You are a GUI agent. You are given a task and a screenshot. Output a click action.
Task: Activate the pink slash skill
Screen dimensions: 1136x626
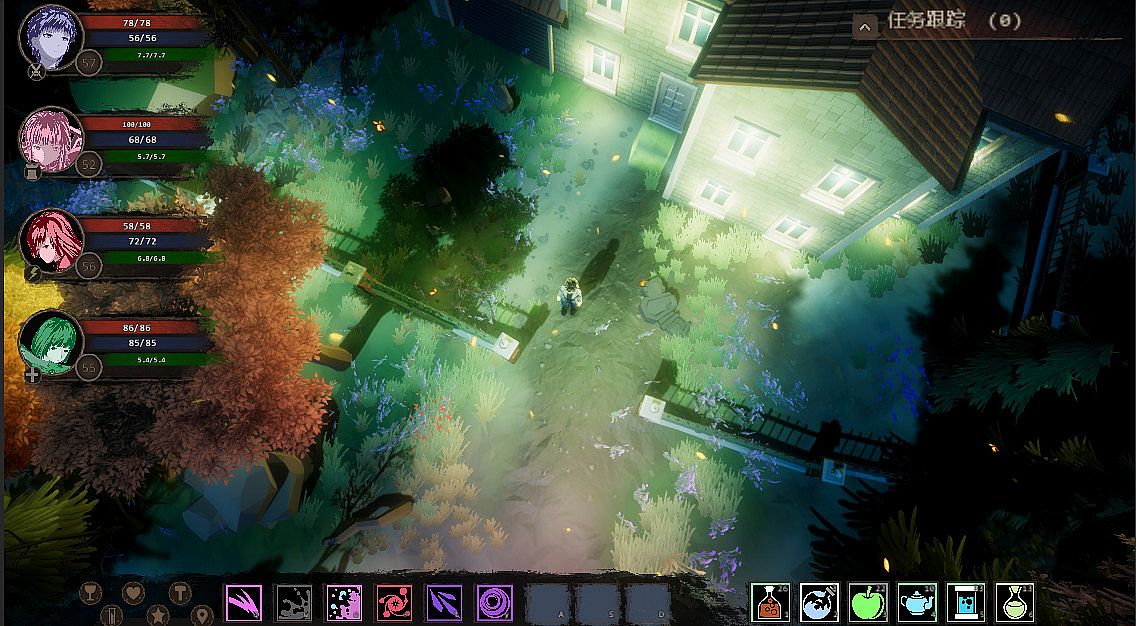[243, 602]
